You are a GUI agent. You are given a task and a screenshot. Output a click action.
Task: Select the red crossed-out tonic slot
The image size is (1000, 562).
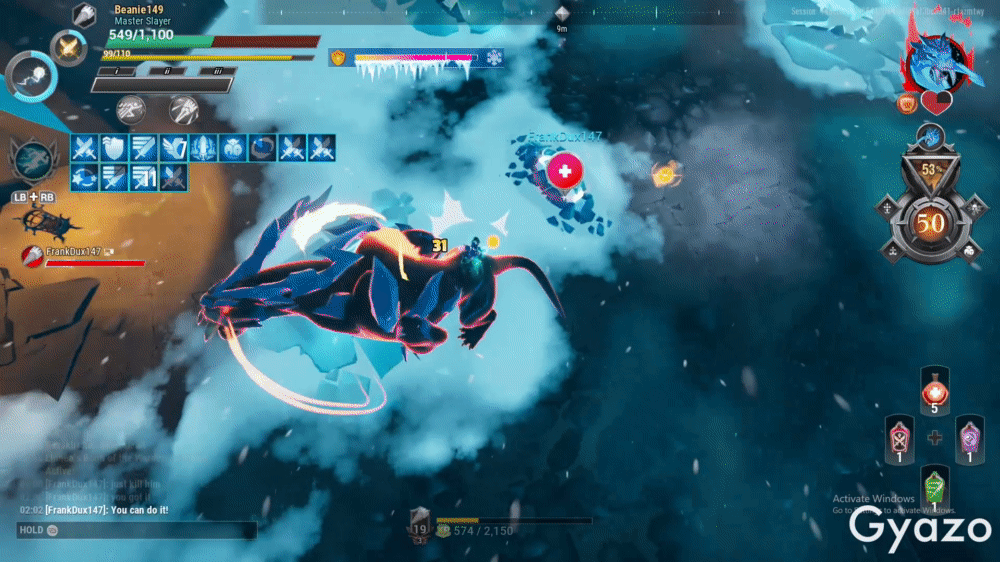[x=900, y=438]
